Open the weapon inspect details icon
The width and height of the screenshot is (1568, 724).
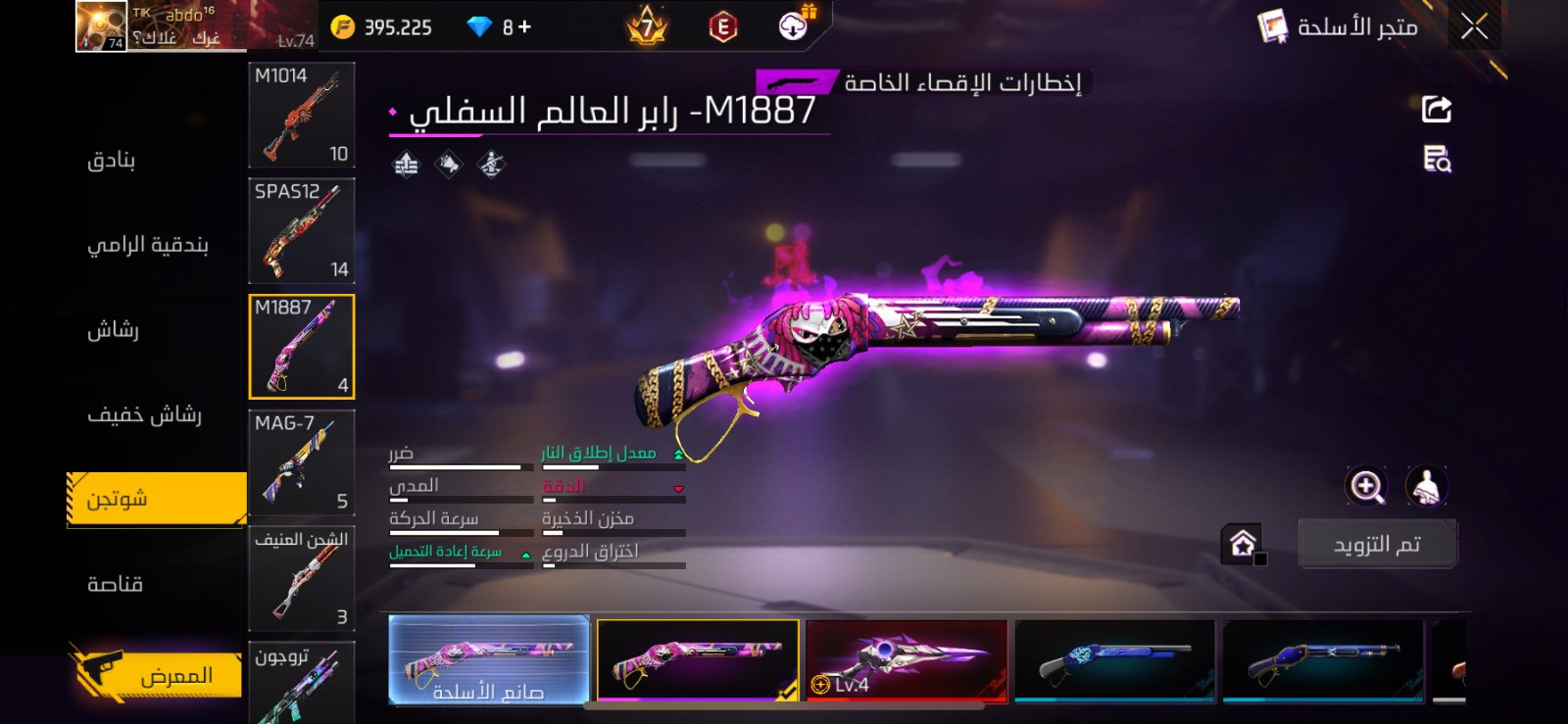(x=1435, y=162)
